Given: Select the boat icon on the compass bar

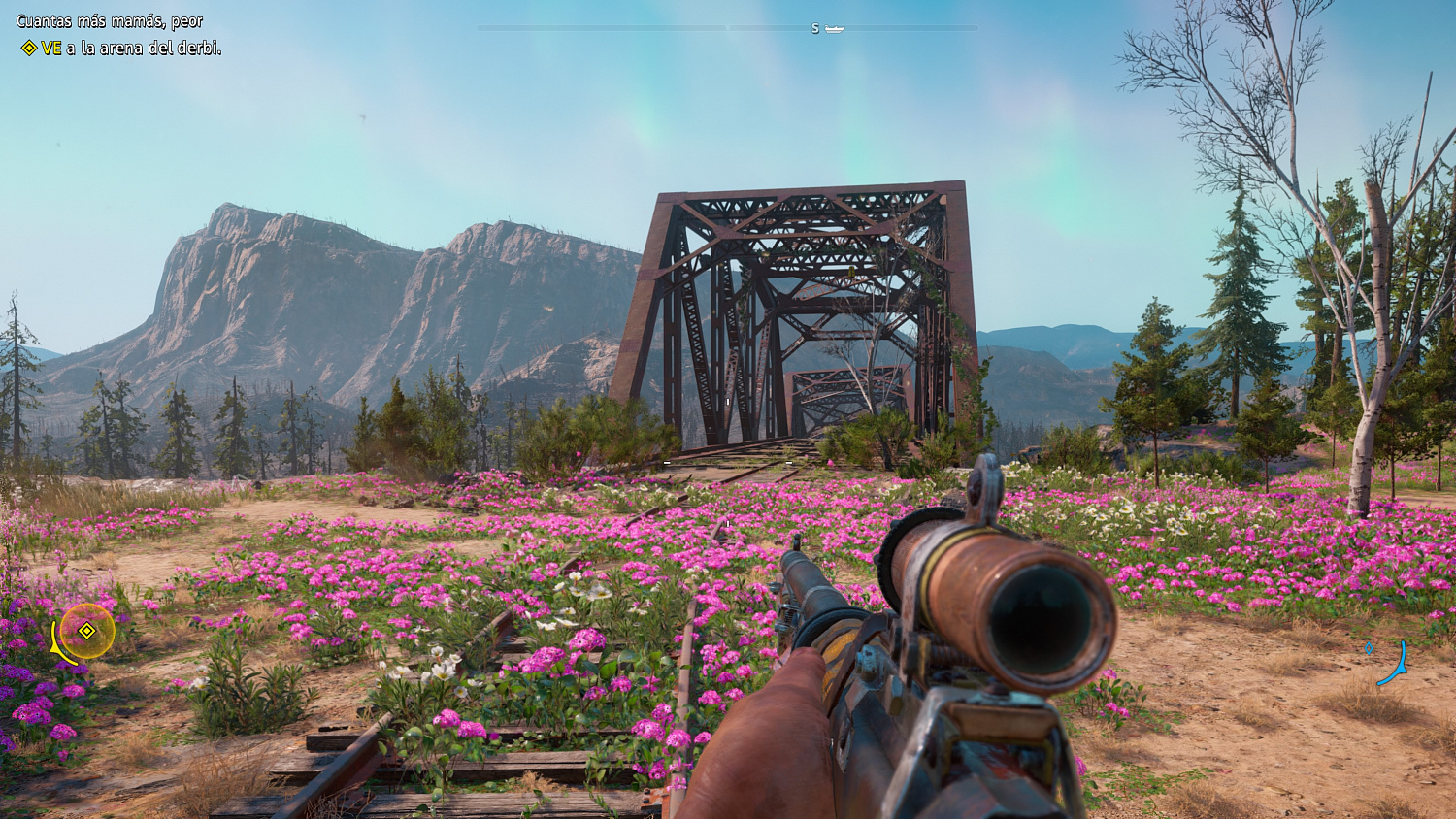Looking at the screenshot, I should (834, 29).
